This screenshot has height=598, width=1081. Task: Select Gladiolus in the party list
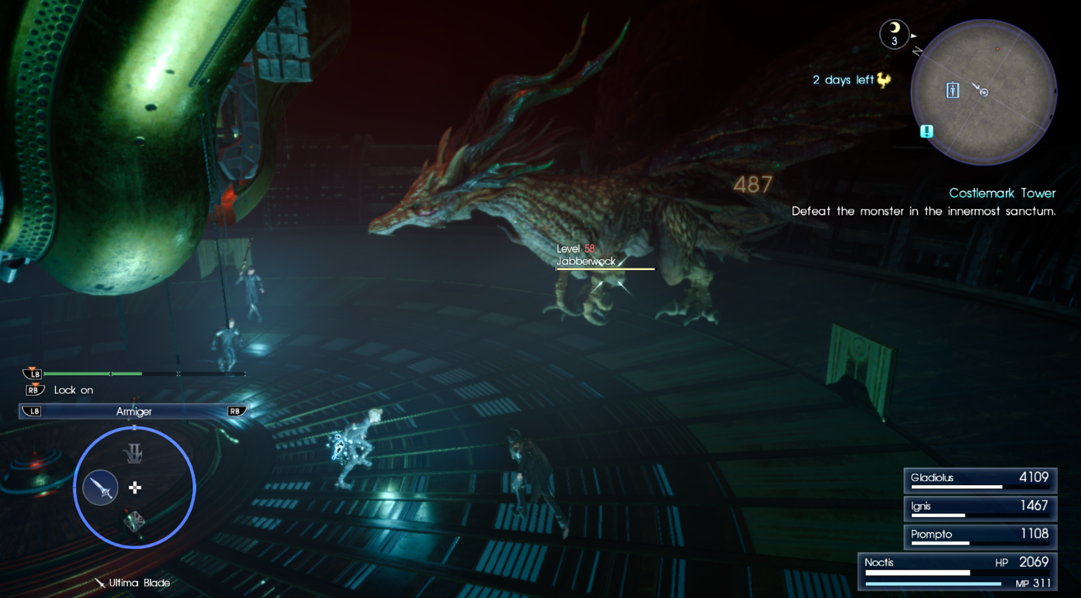979,480
